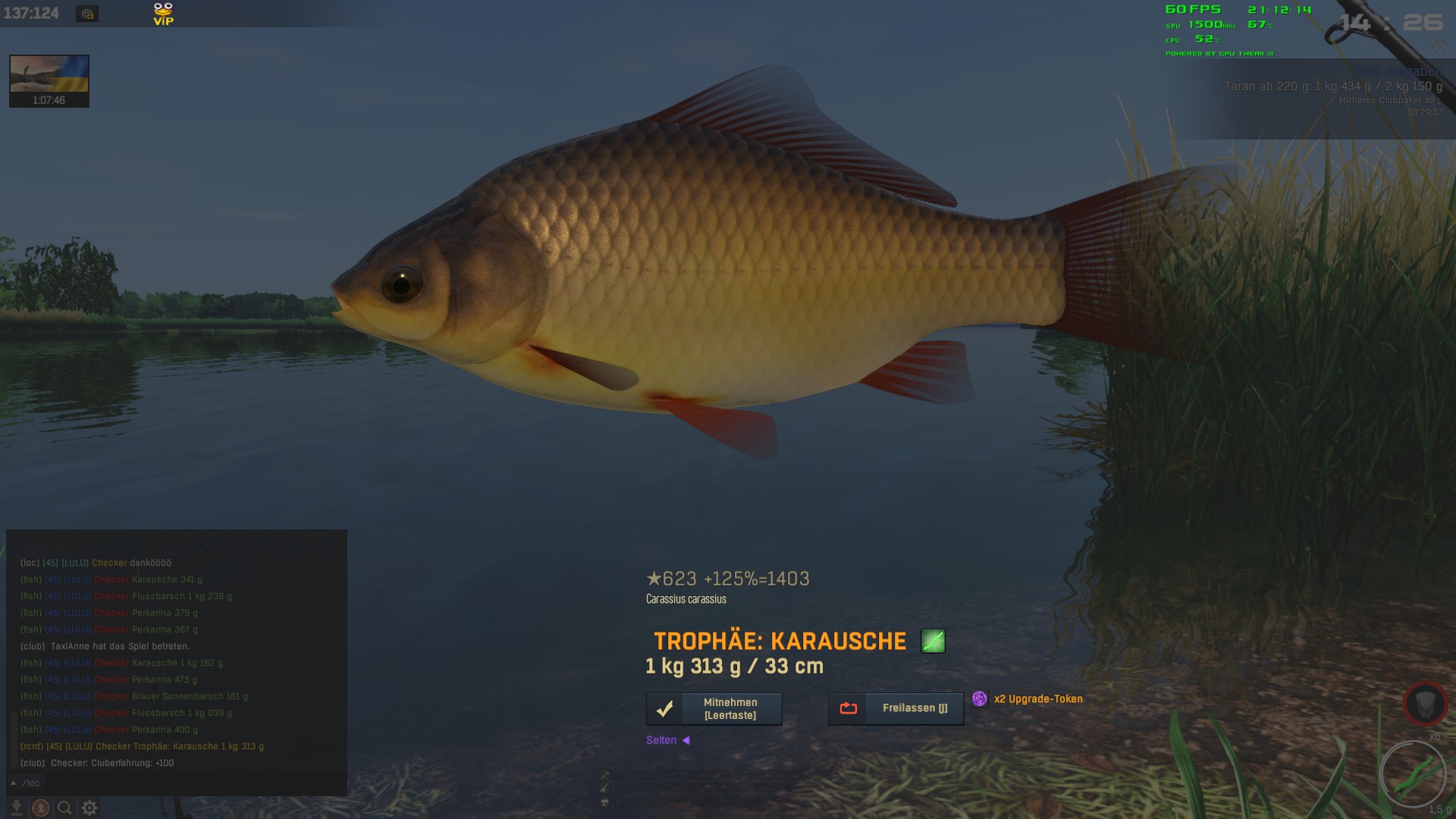
Task: Open the flag thumbnail with the 1:07:46 timer
Action: tap(49, 80)
